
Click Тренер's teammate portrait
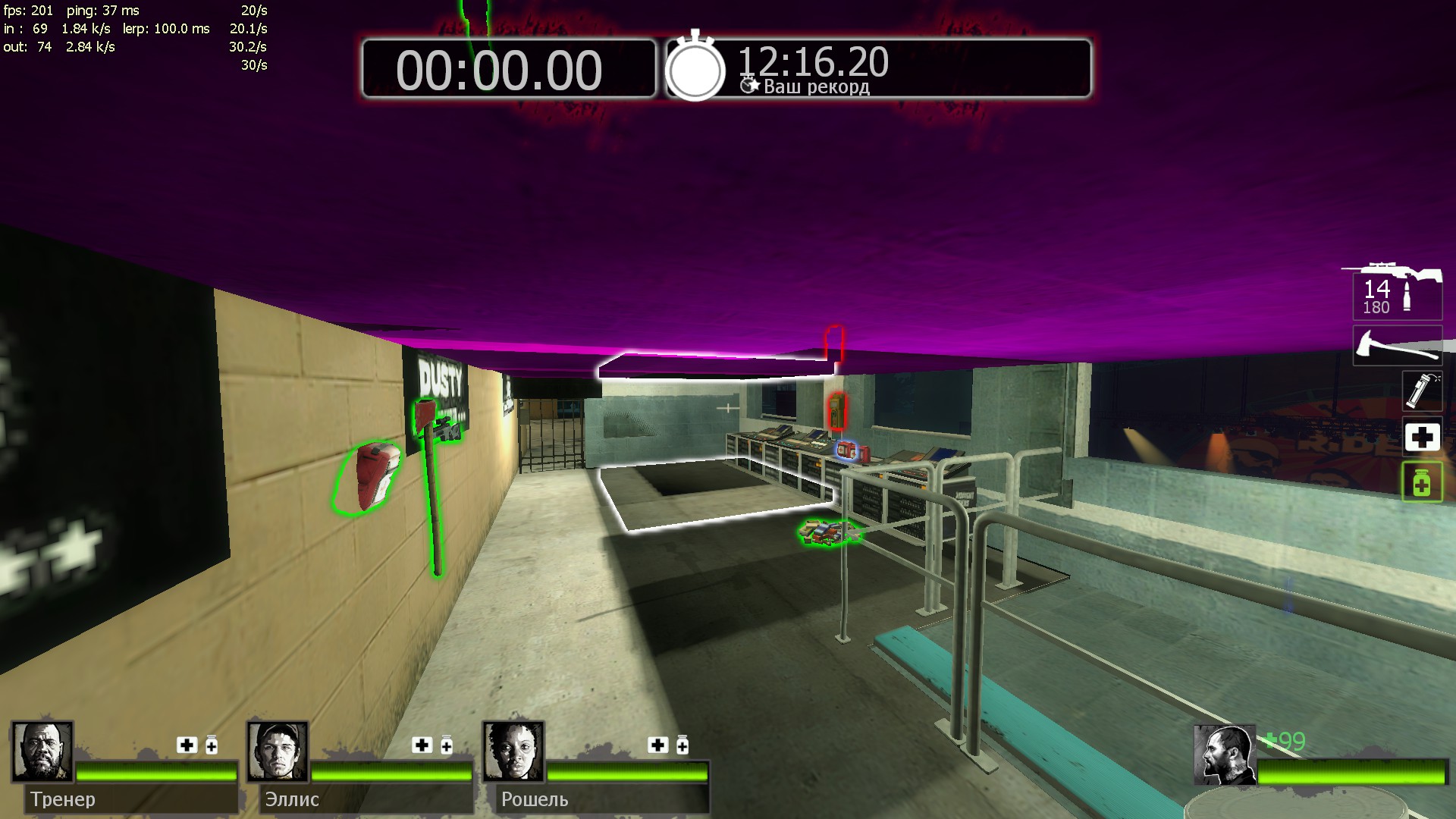(x=42, y=752)
